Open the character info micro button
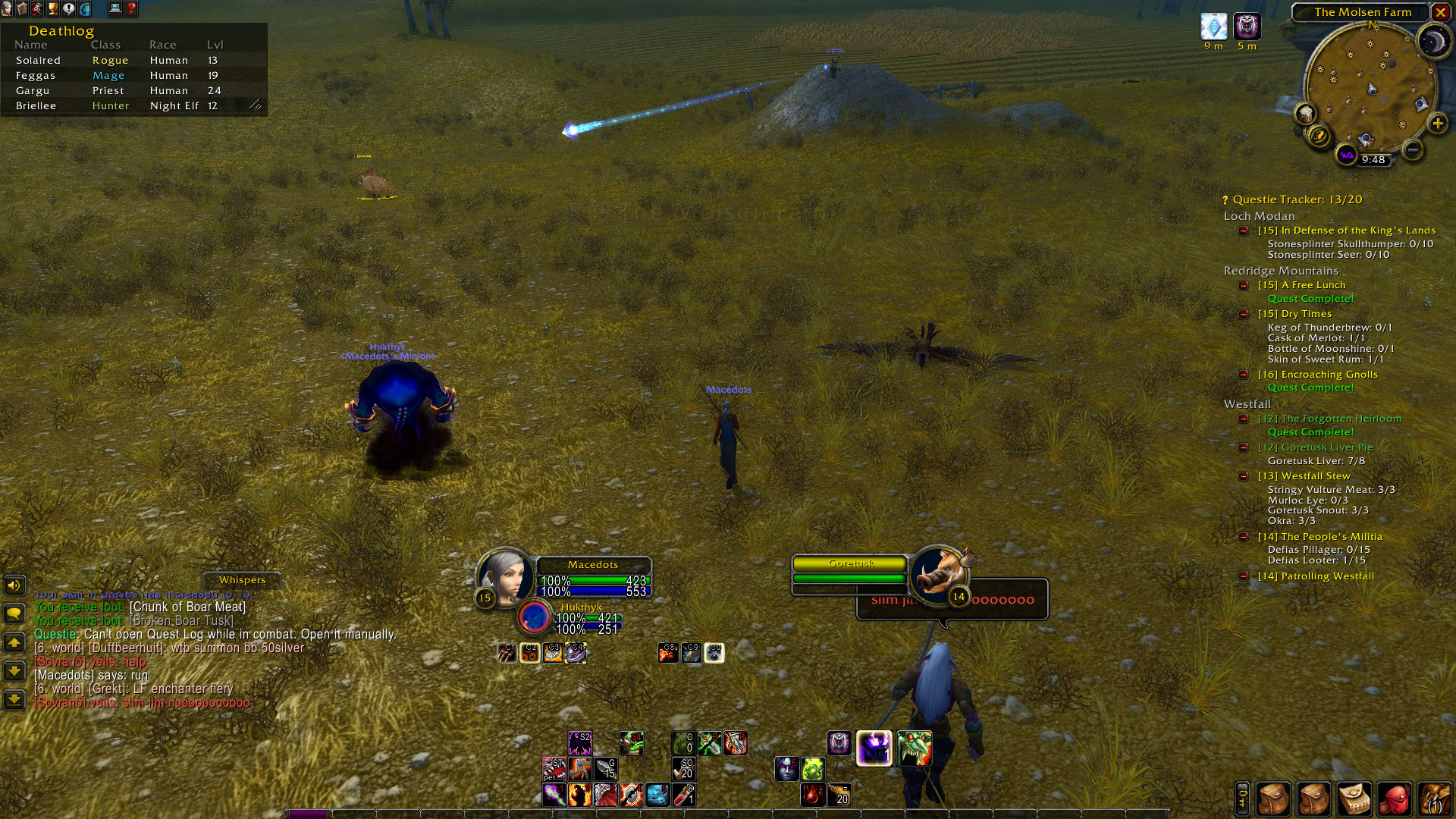Image resolution: width=1456 pixels, height=819 pixels. point(7,8)
